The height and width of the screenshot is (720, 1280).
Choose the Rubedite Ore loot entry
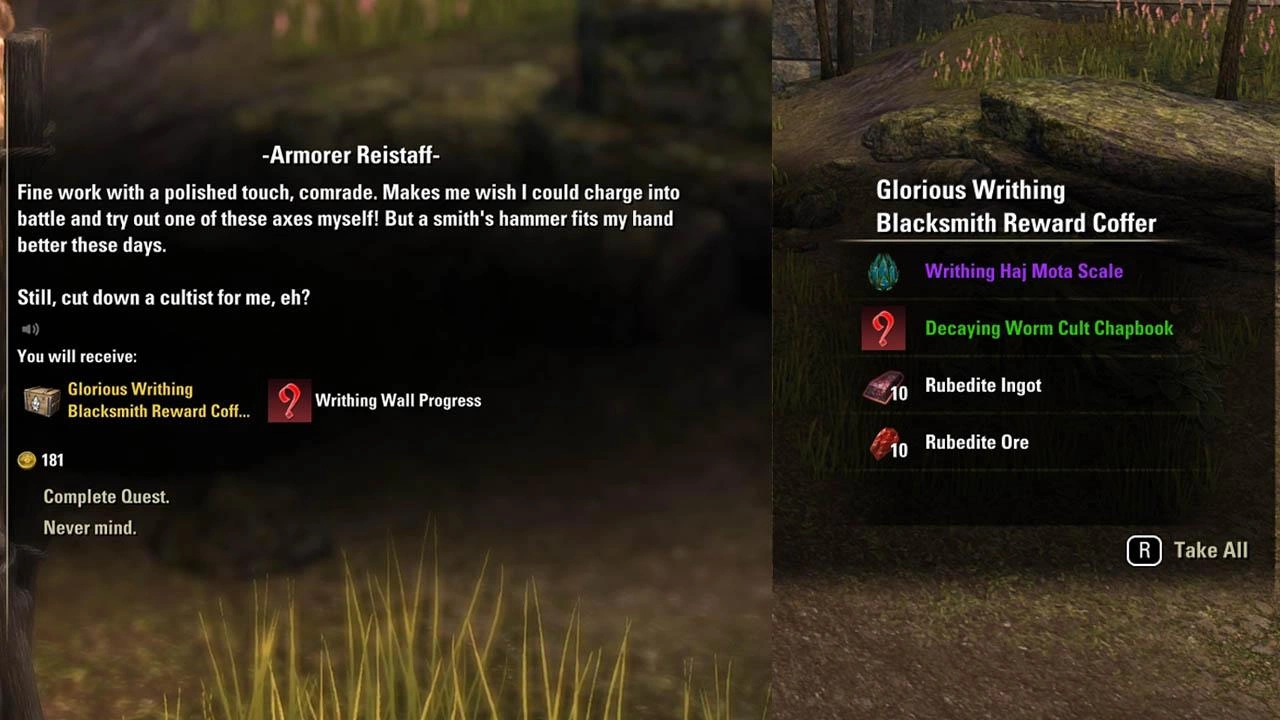coord(976,442)
